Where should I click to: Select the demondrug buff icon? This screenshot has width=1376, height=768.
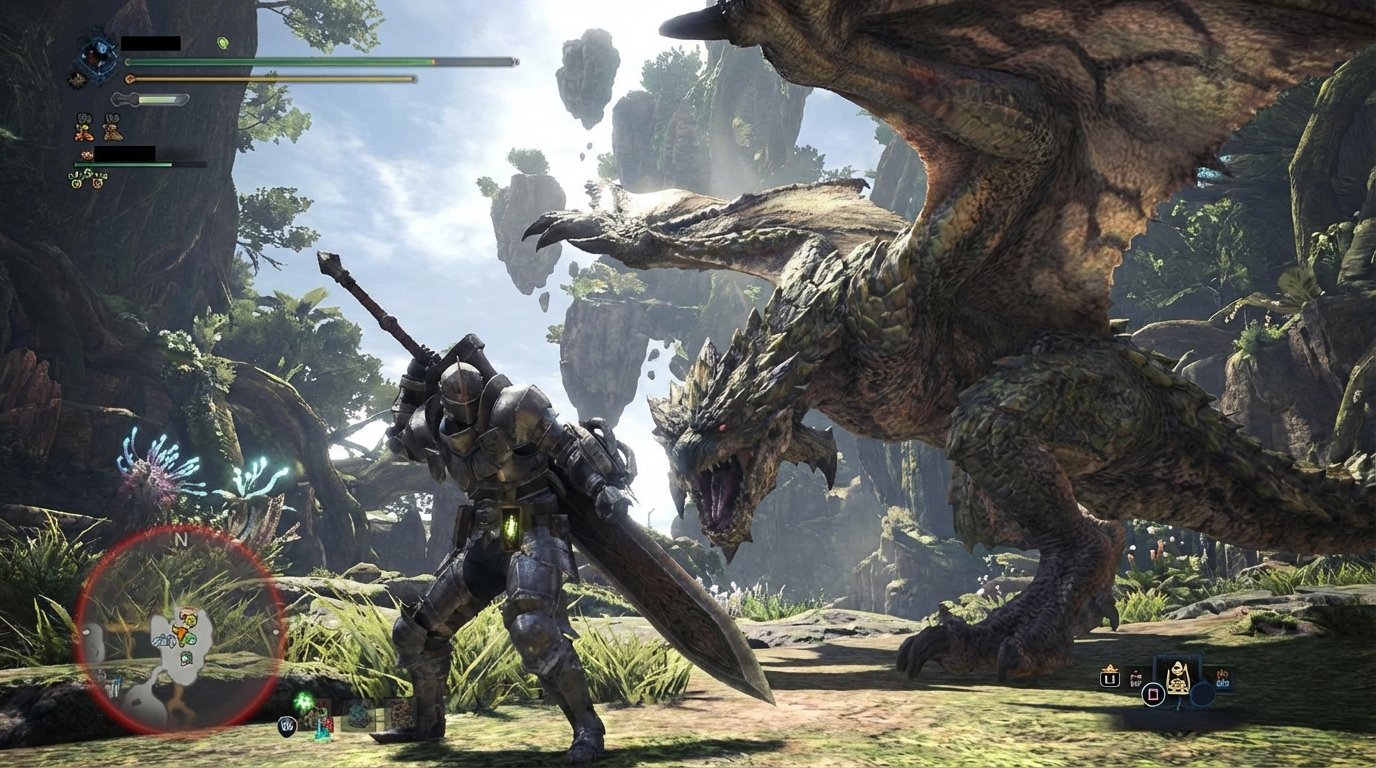83,128
